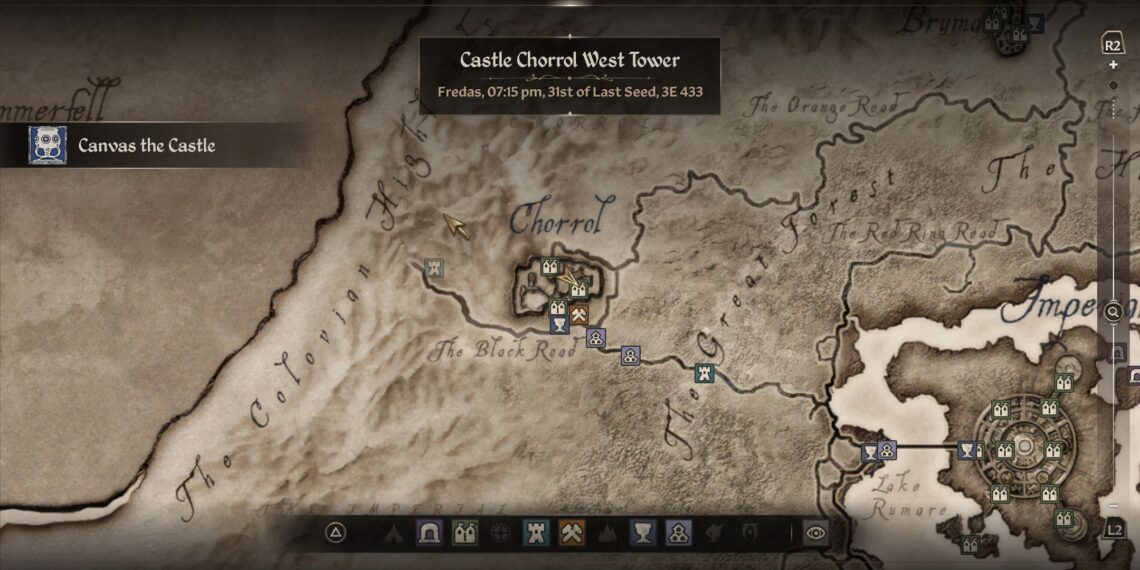Toggle the crossed pickaxes mine filter

(x=571, y=533)
